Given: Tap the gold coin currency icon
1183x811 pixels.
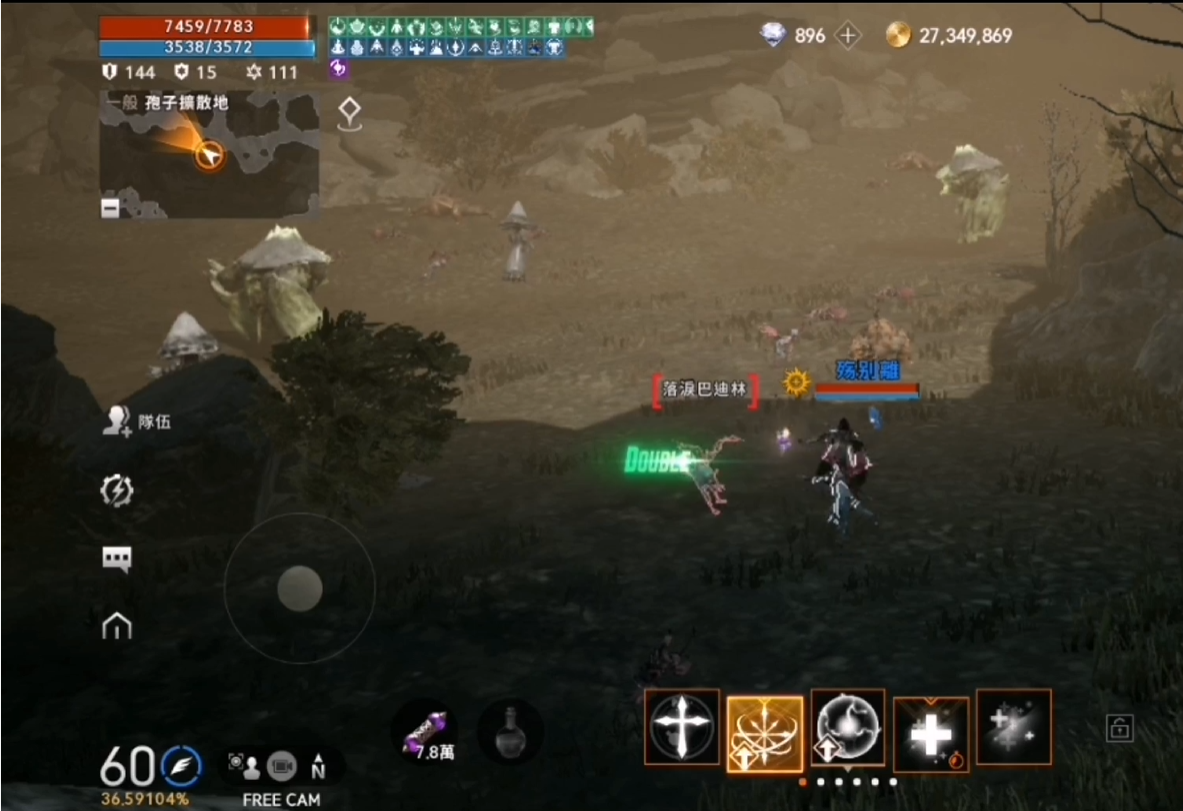Looking at the screenshot, I should (x=898, y=36).
